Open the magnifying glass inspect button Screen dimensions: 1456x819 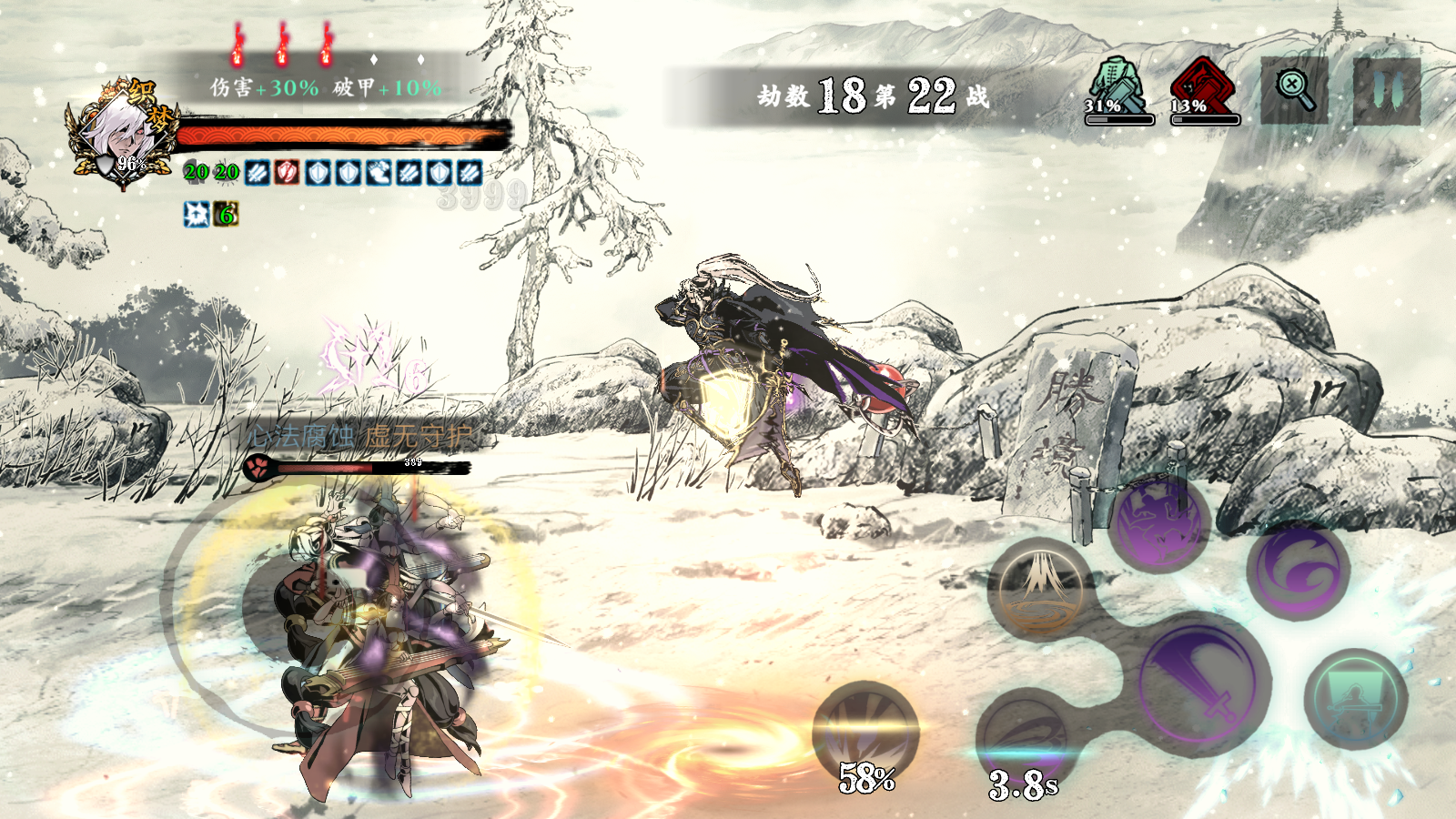1294,90
